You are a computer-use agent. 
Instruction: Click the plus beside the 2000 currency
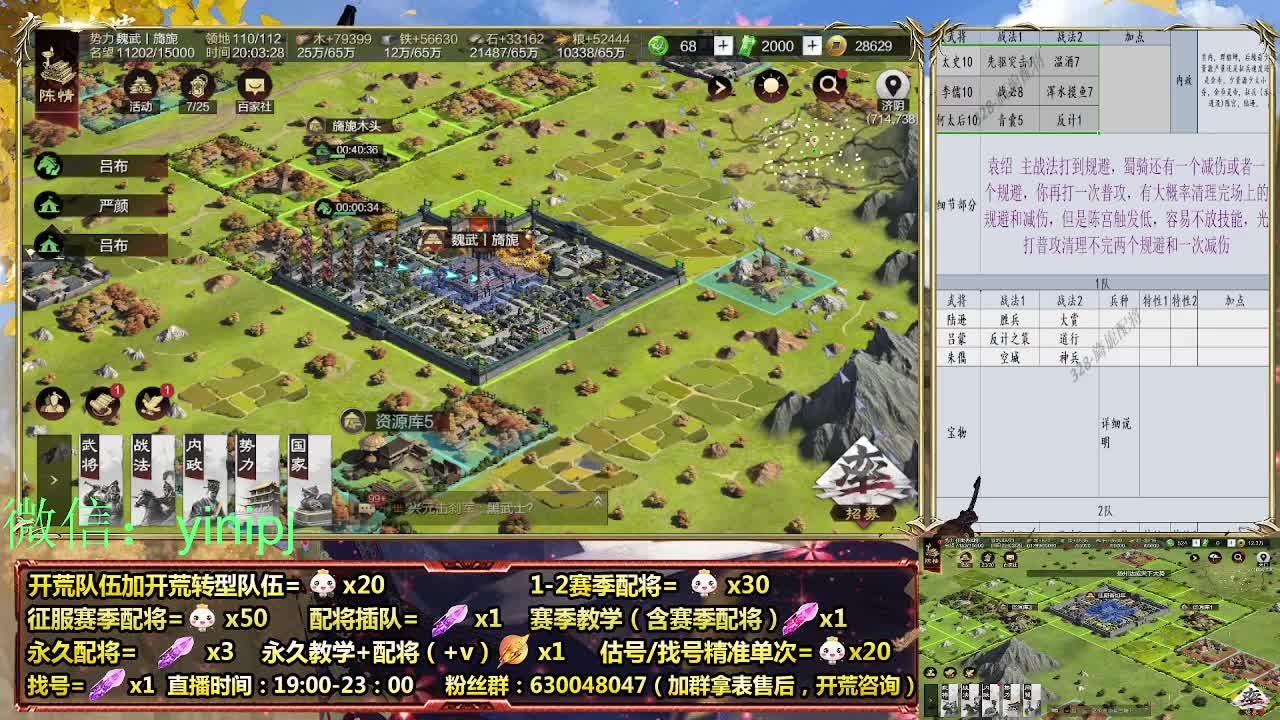point(811,46)
